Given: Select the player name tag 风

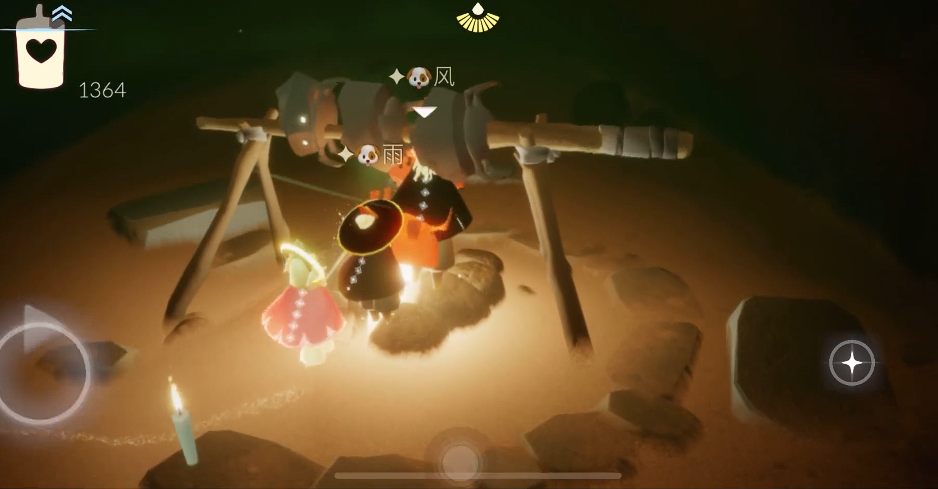Looking at the screenshot, I should click(x=423, y=77).
